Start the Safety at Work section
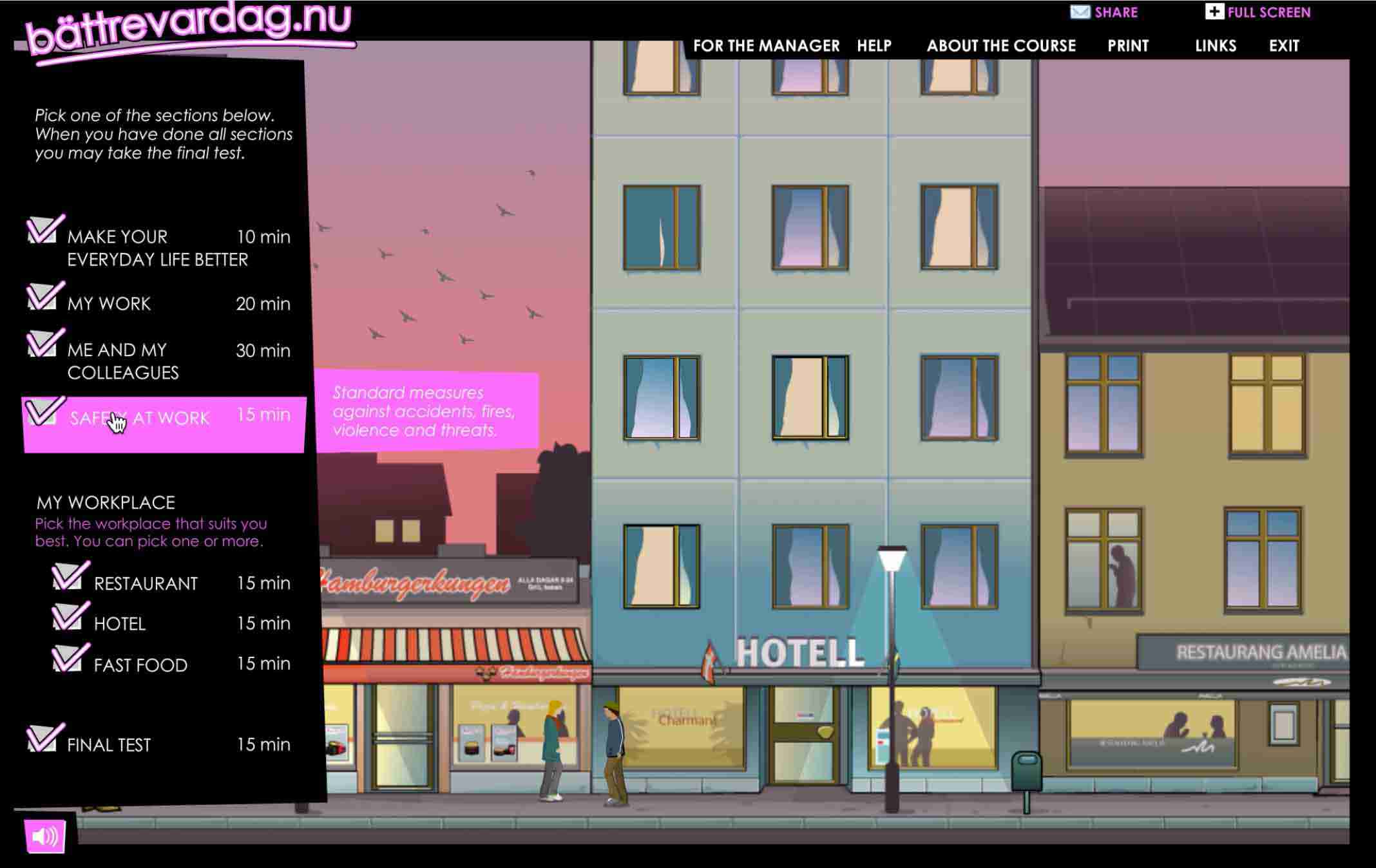Screen dimensions: 1376x868 coord(140,419)
